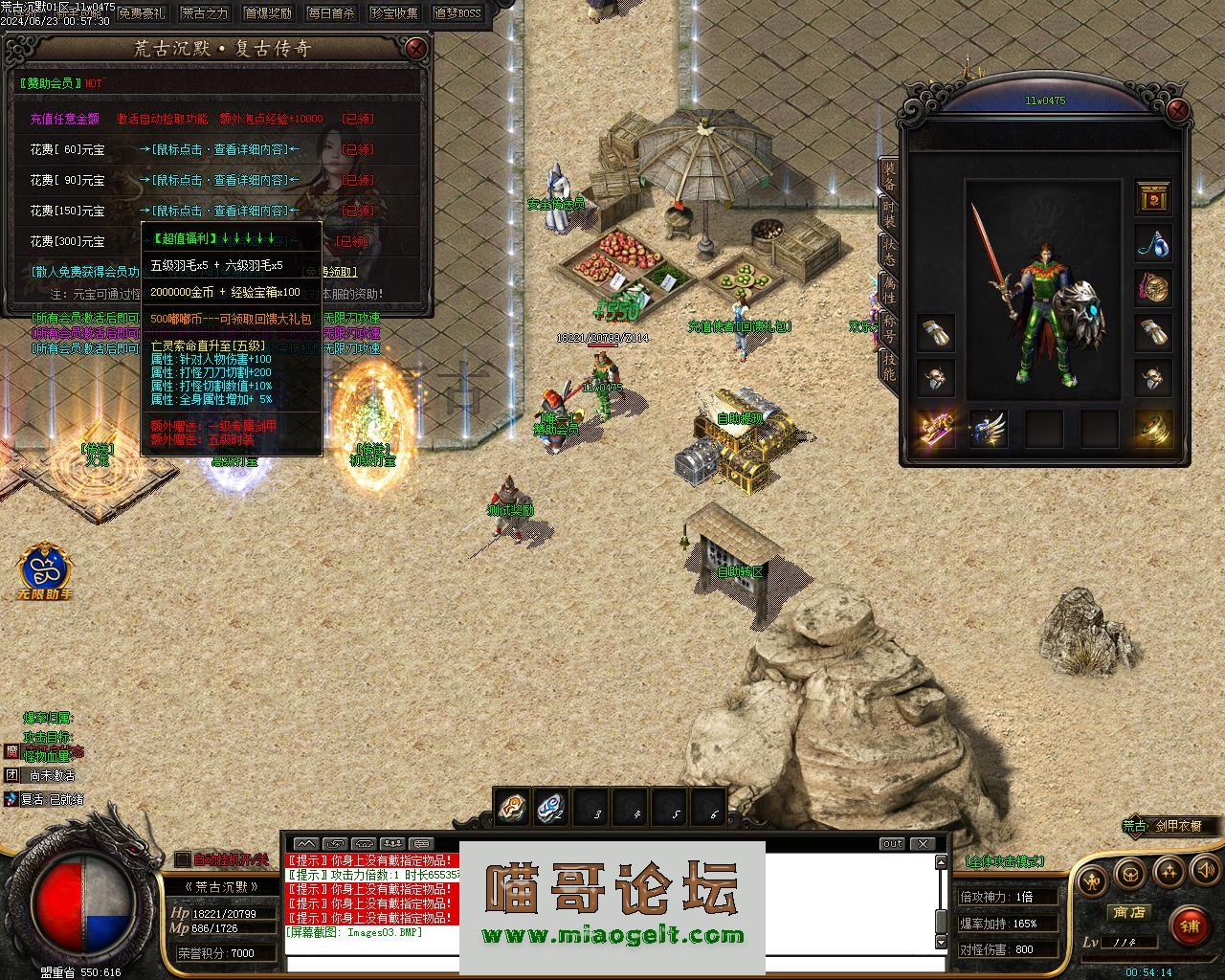1225x980 pixels.
Task: View details for the 花费[60]元宝 tier
Action: (219, 149)
